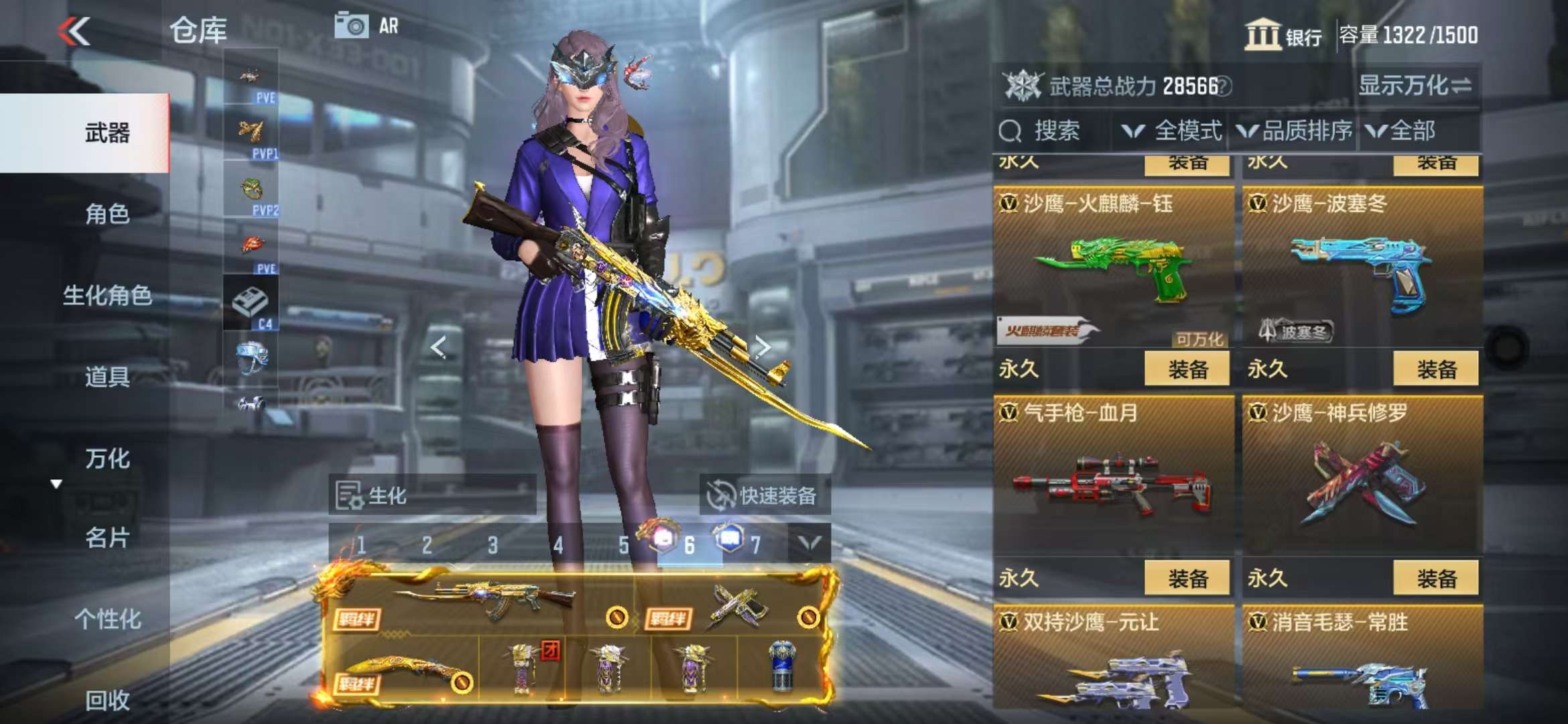Switch to the 角色 category
This screenshot has width=1568, height=724.
[x=107, y=215]
